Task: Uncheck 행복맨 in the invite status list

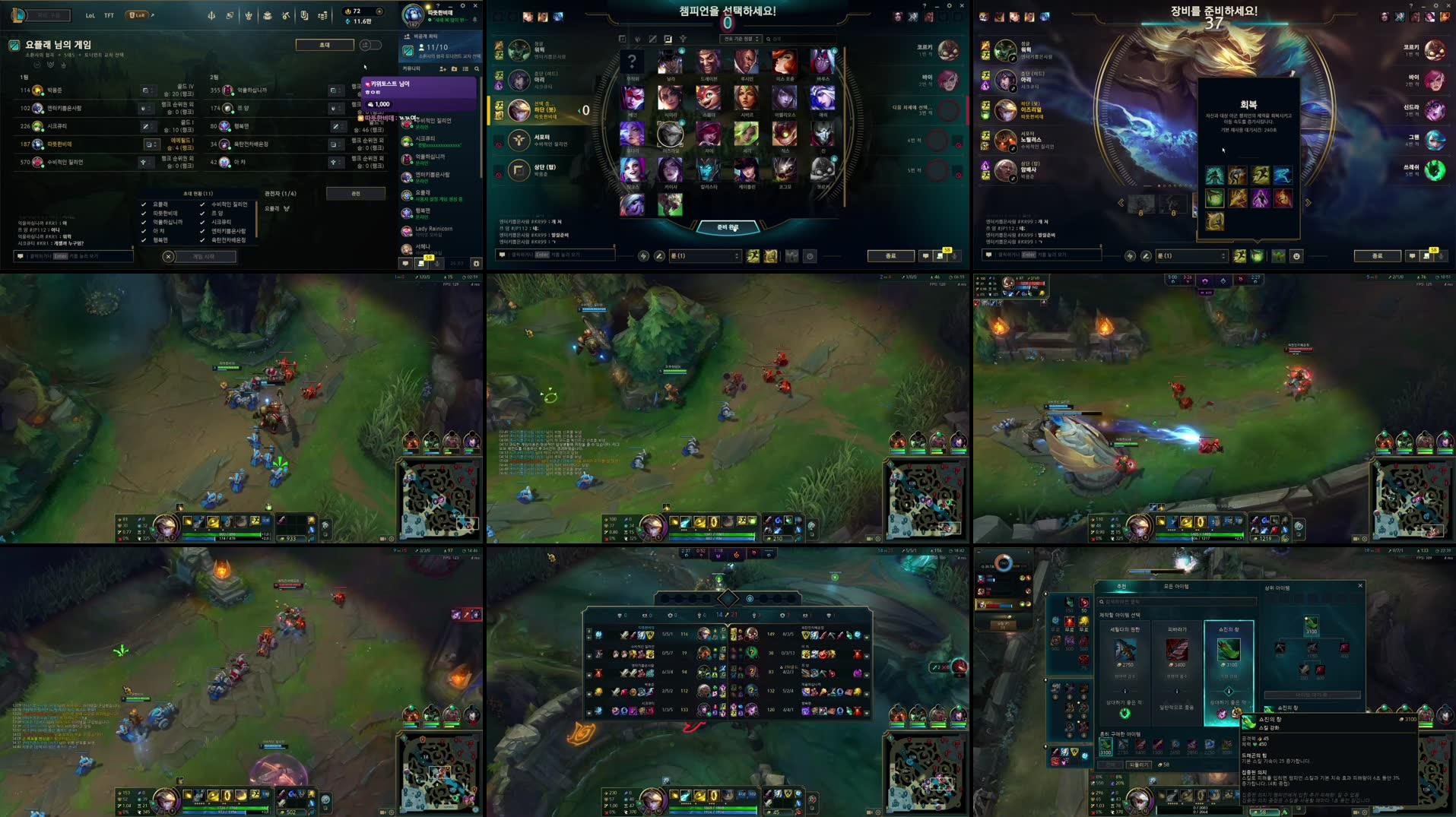Action: (x=144, y=241)
